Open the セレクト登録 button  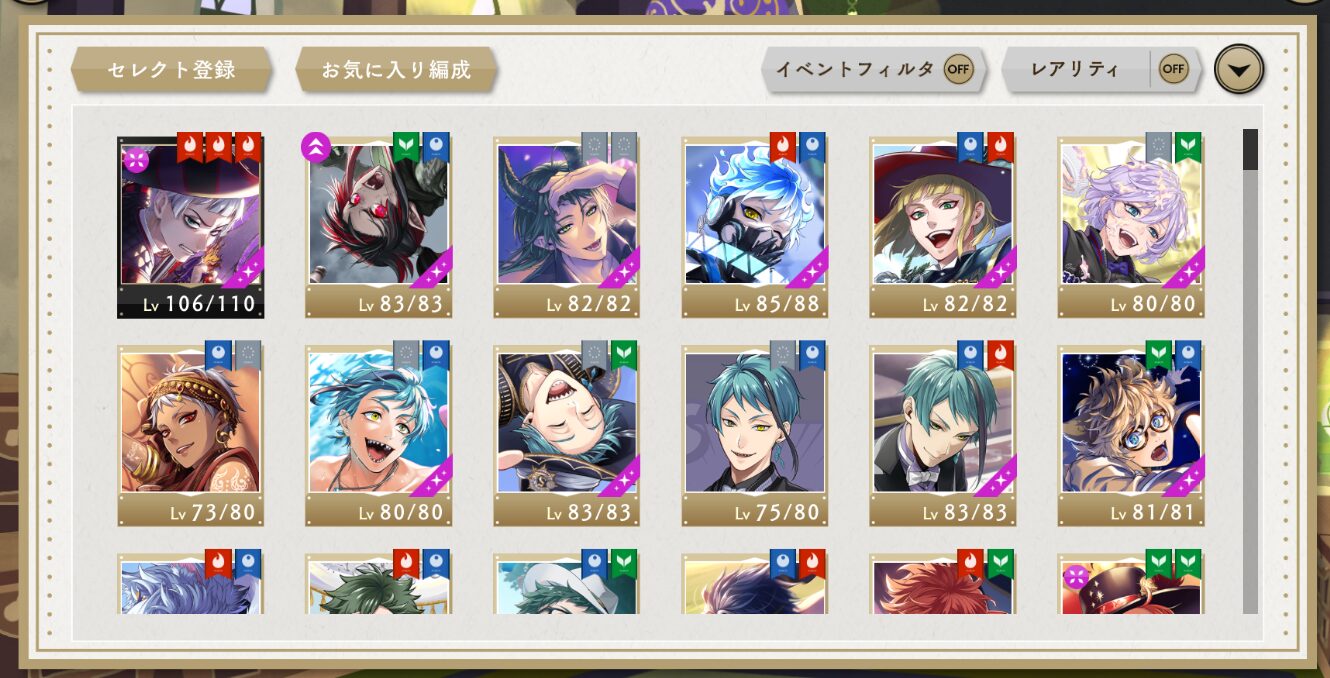coord(171,70)
